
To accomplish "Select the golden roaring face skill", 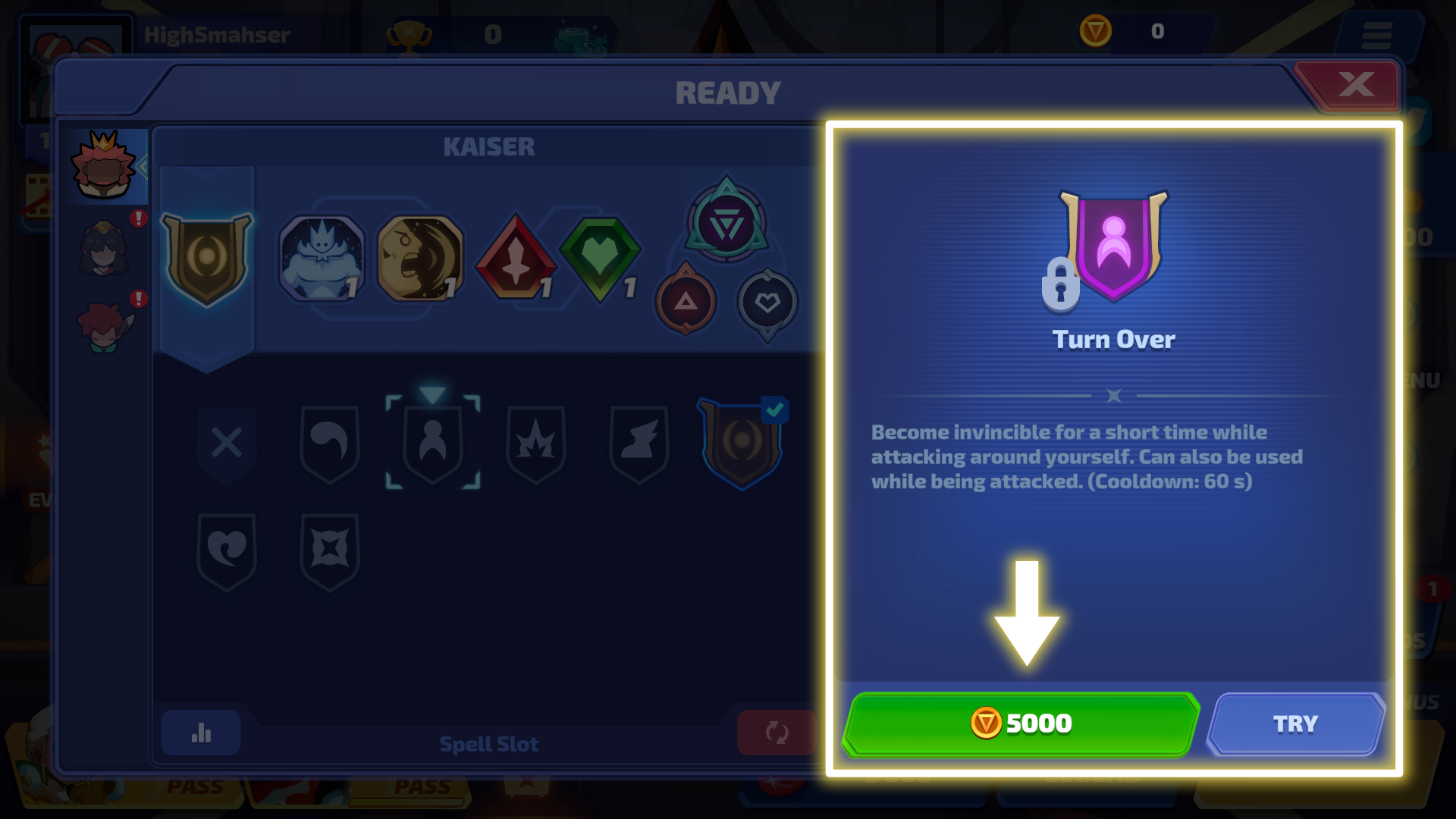I will tap(419, 258).
